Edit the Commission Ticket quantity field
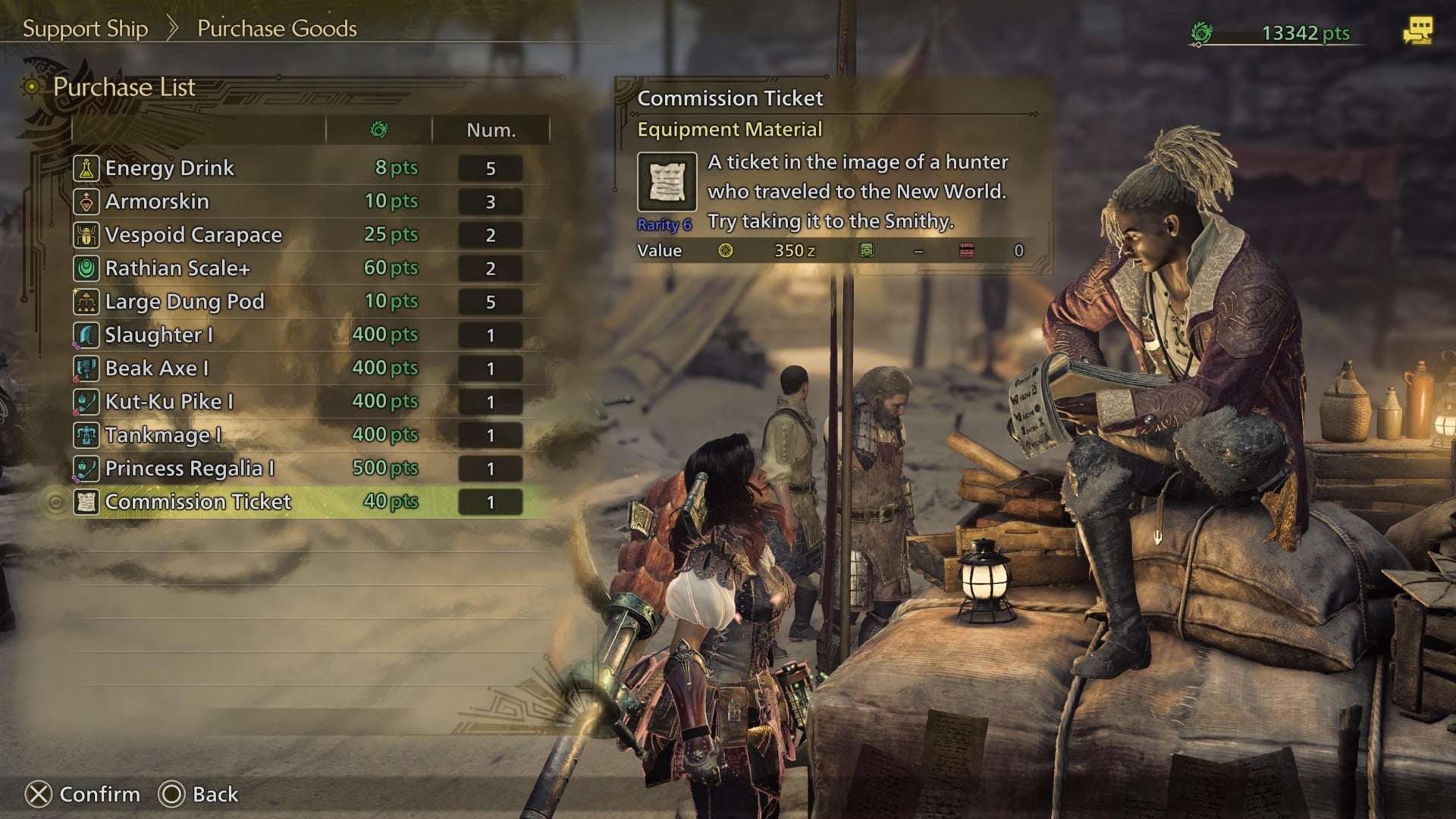This screenshot has height=819, width=1456. 491,501
